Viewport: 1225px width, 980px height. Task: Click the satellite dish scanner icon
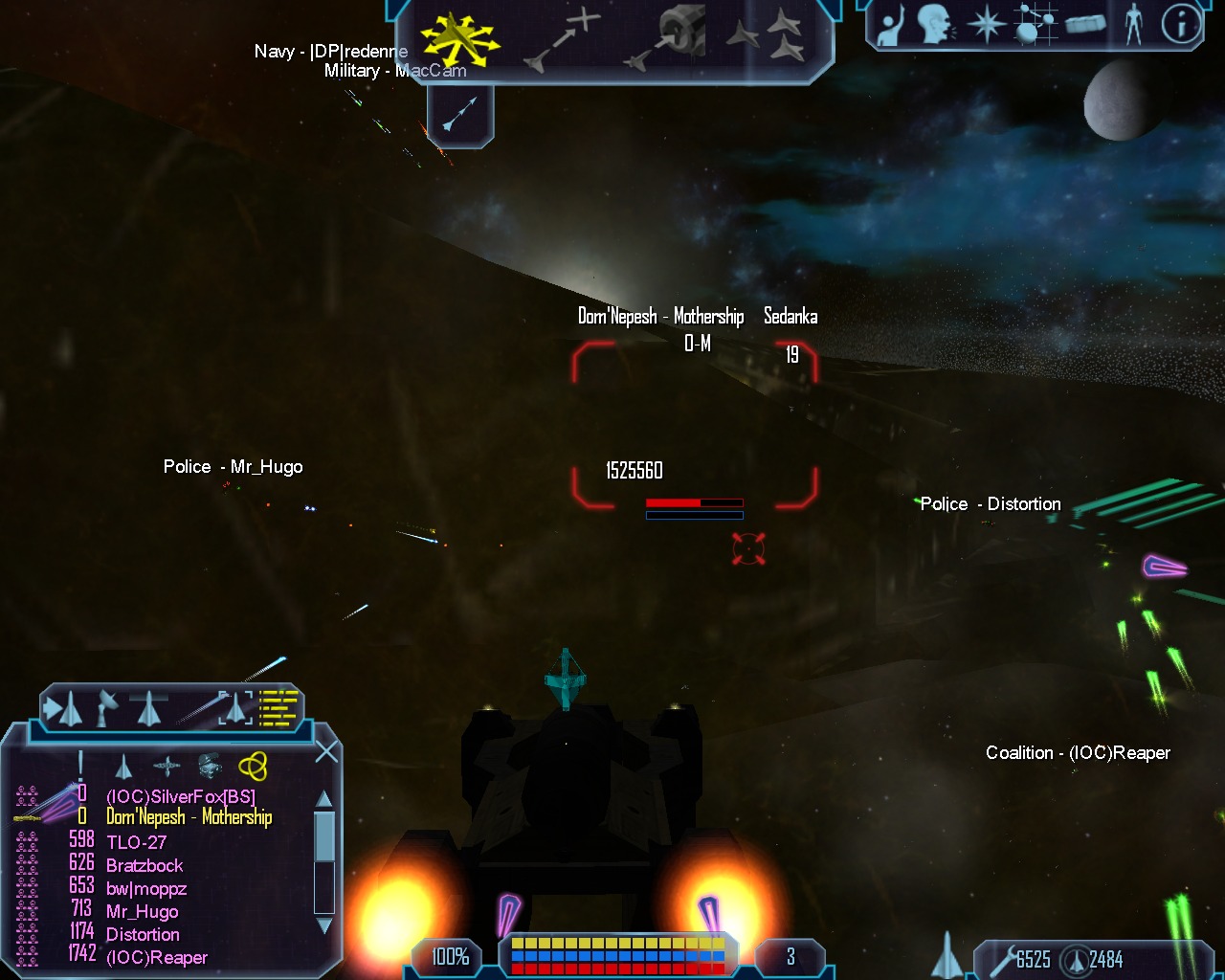point(107,708)
